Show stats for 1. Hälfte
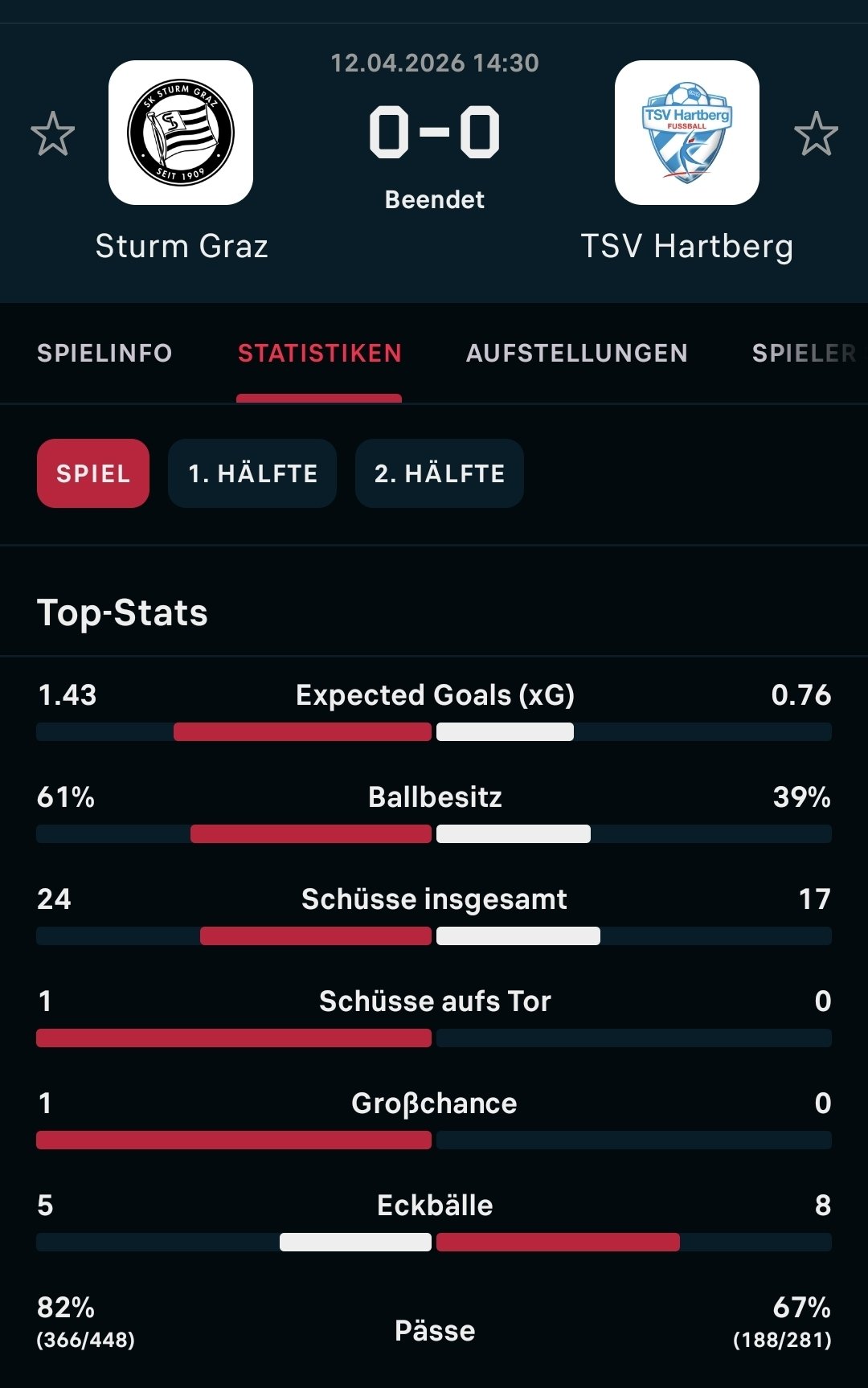868x1388 pixels. coord(252,473)
